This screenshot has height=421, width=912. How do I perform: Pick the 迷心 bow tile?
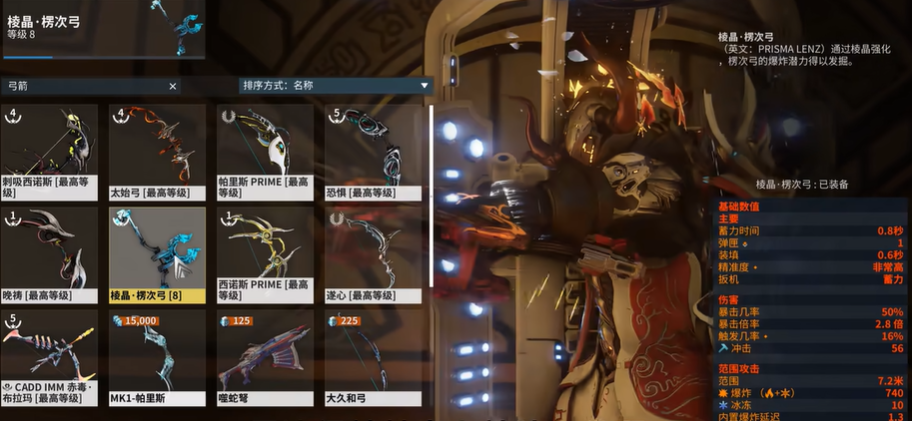click(x=373, y=254)
